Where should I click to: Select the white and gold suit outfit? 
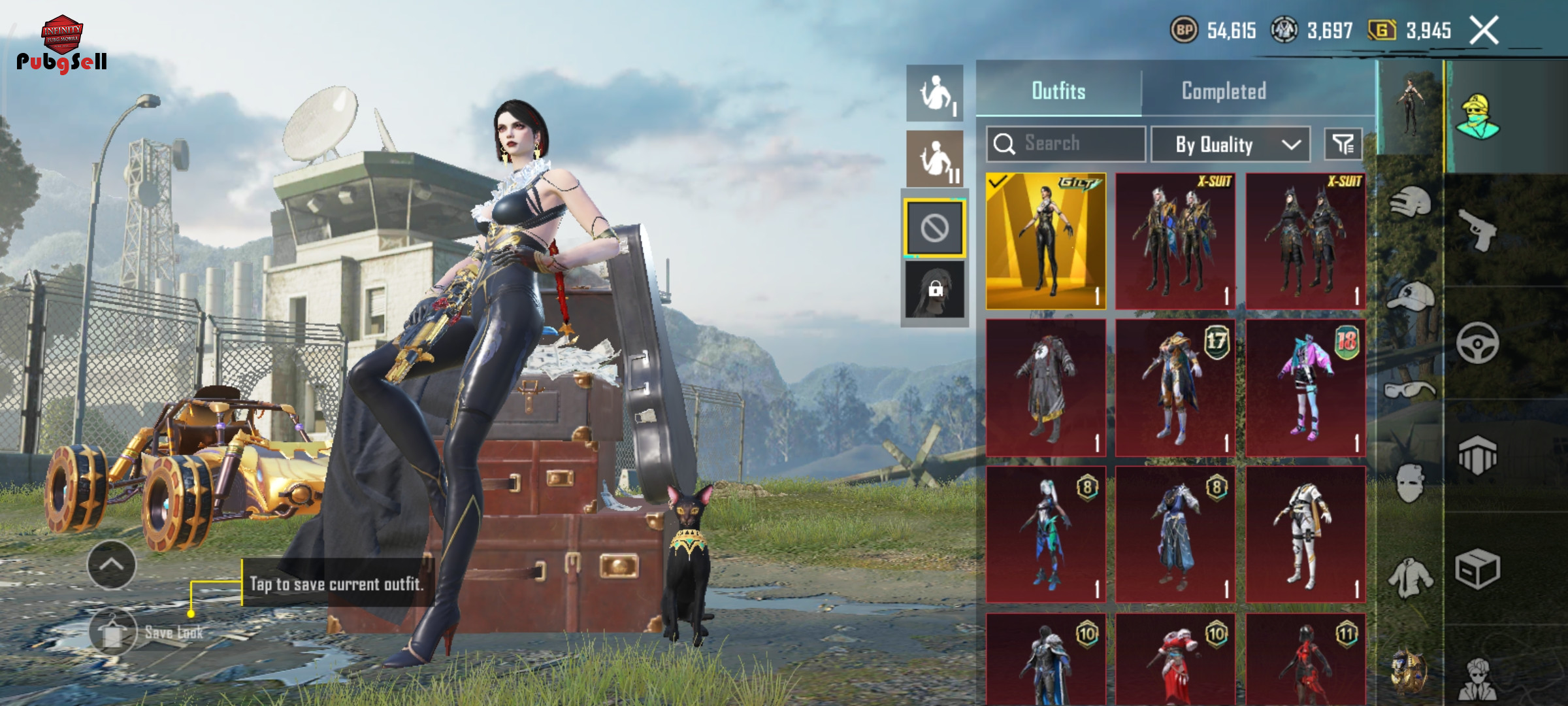1305,534
